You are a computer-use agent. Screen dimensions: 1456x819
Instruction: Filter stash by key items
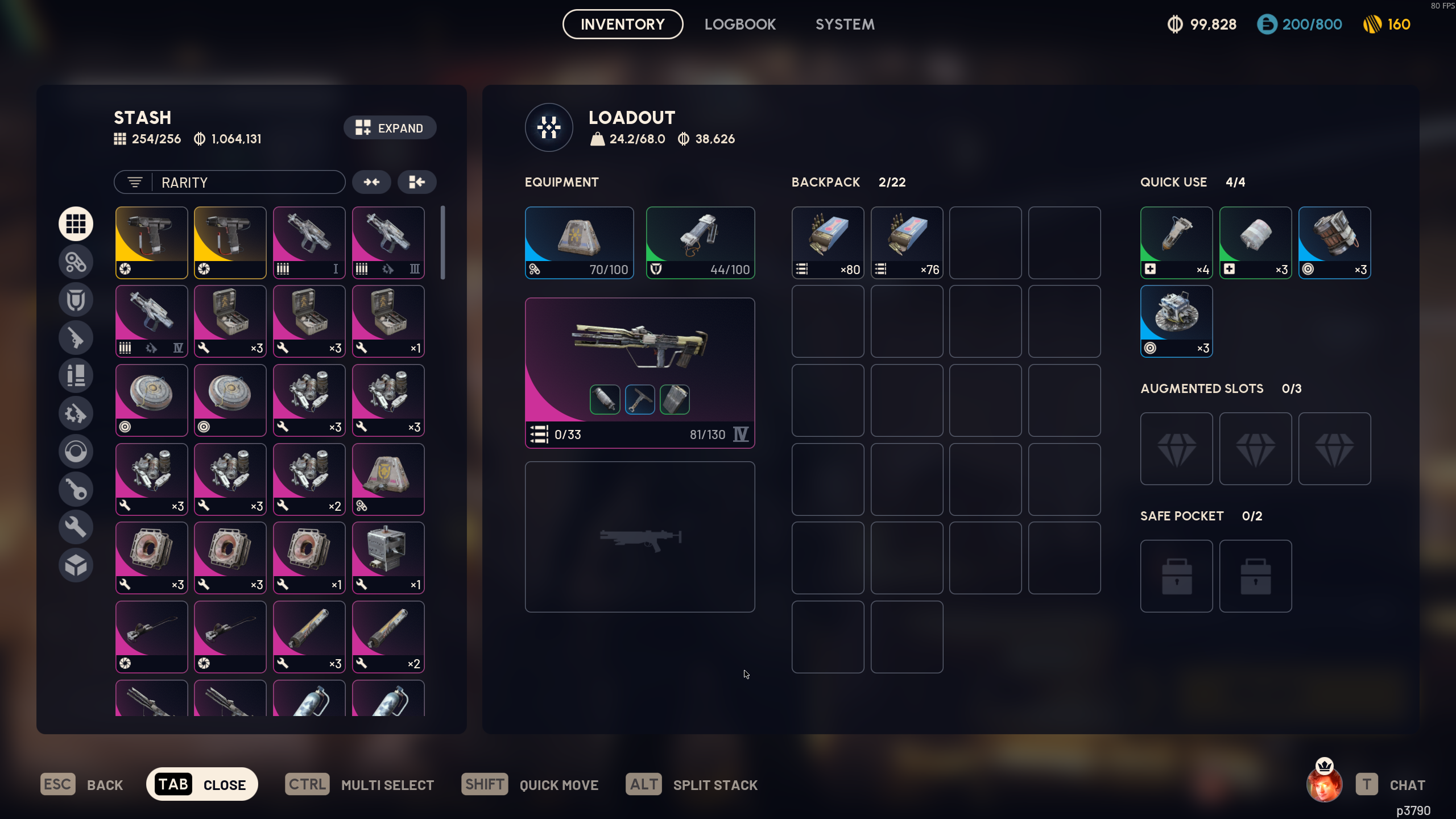76,489
